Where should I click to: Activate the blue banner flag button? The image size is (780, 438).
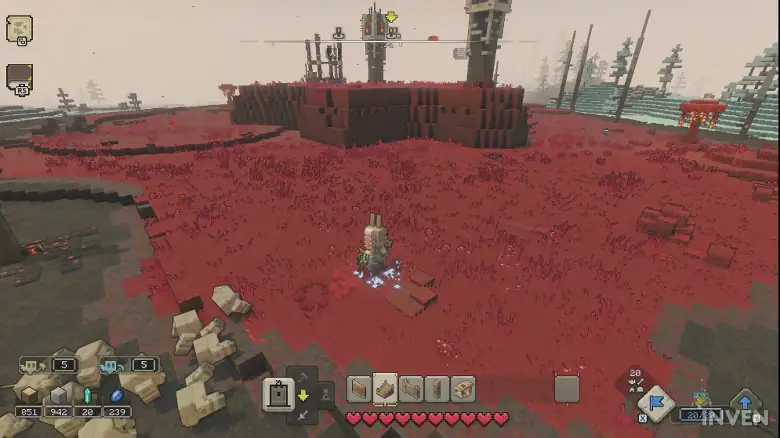coord(656,404)
